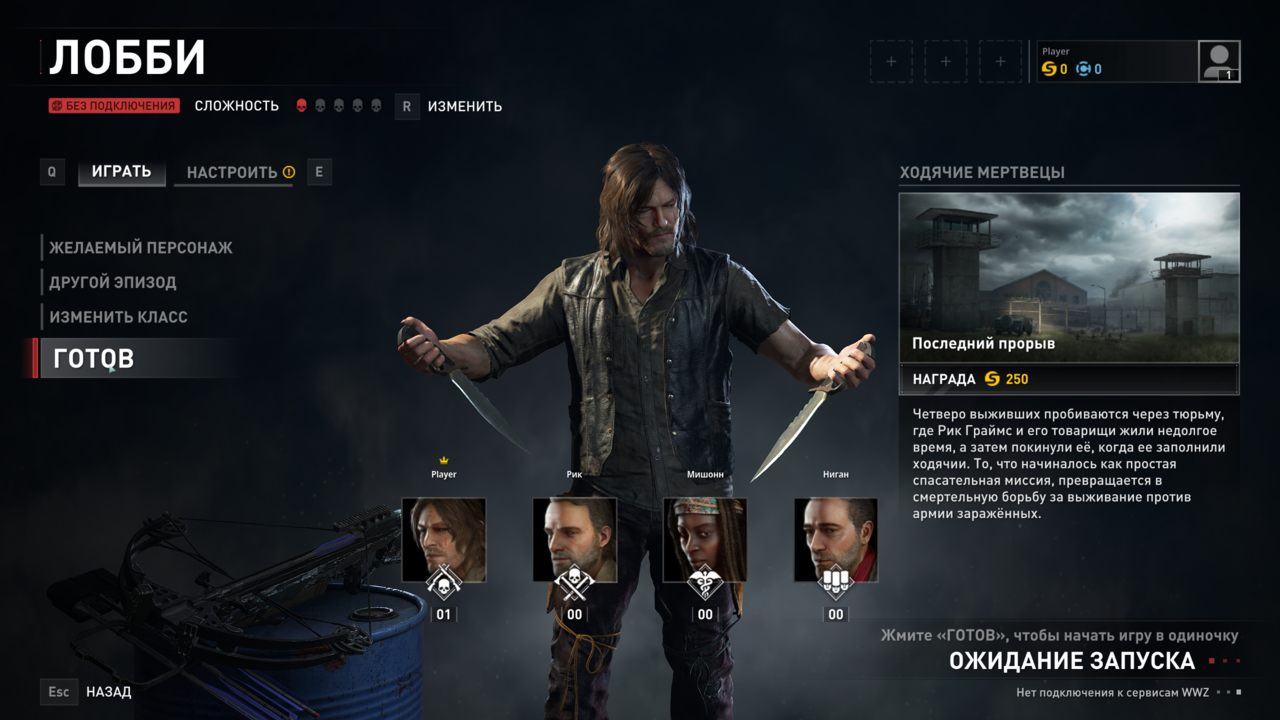Open the Последний прорыв episode image
Image resolution: width=1280 pixels, height=720 pixels.
[1069, 277]
